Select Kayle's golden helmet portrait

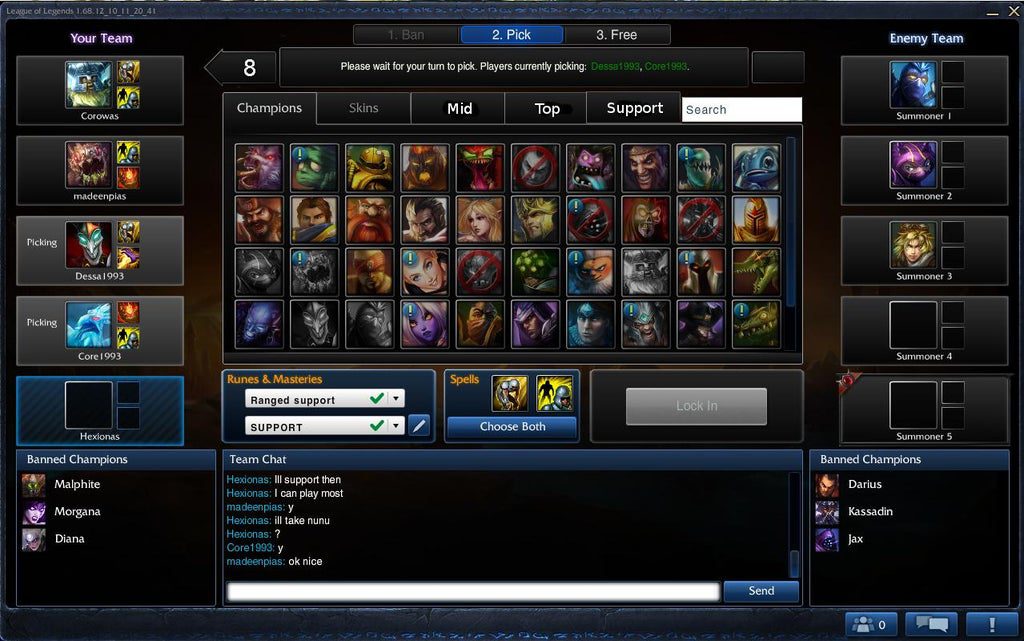coord(755,220)
